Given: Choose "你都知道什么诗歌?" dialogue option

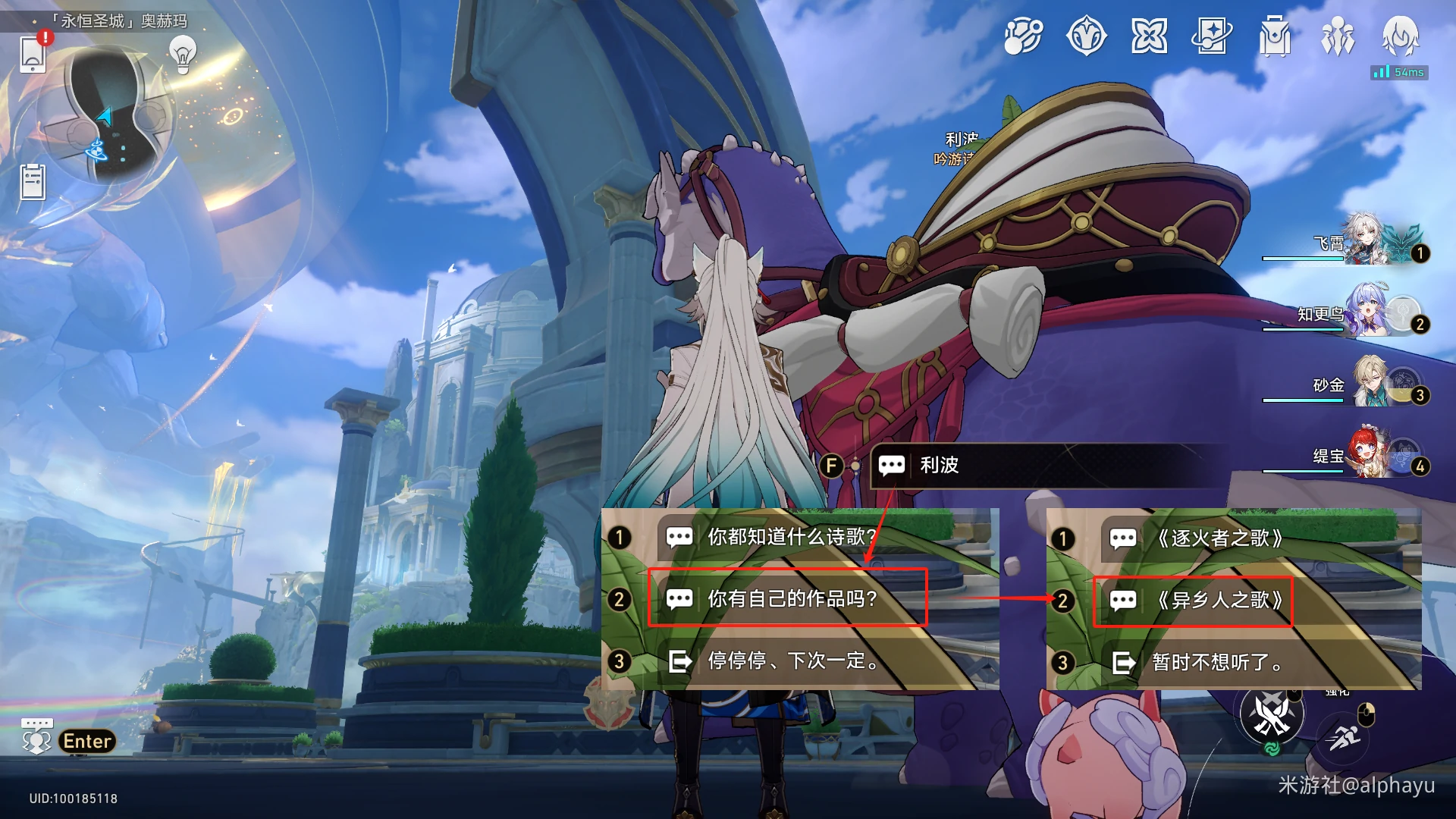Looking at the screenshot, I should (x=790, y=537).
